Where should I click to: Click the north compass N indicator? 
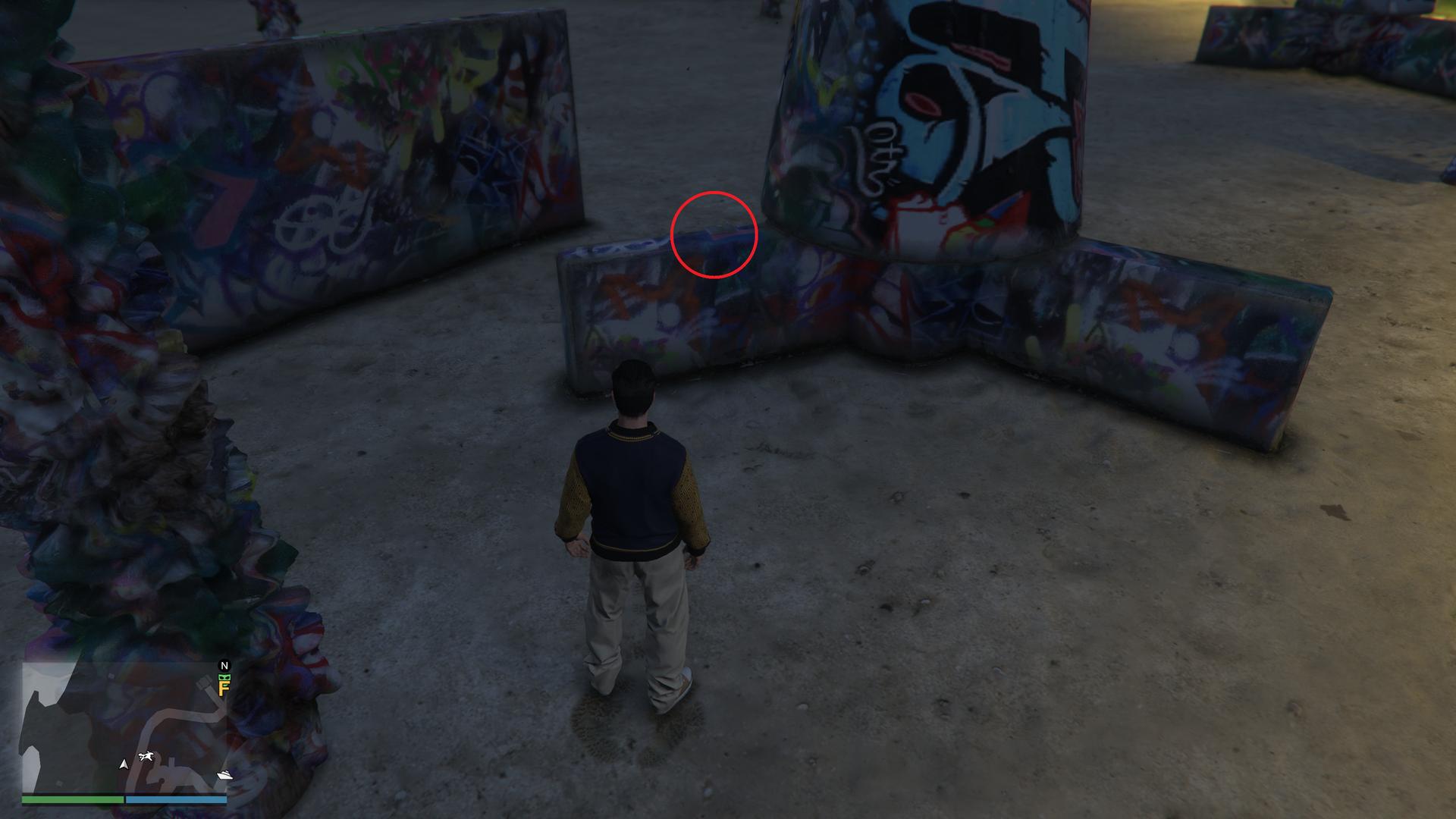point(224,666)
